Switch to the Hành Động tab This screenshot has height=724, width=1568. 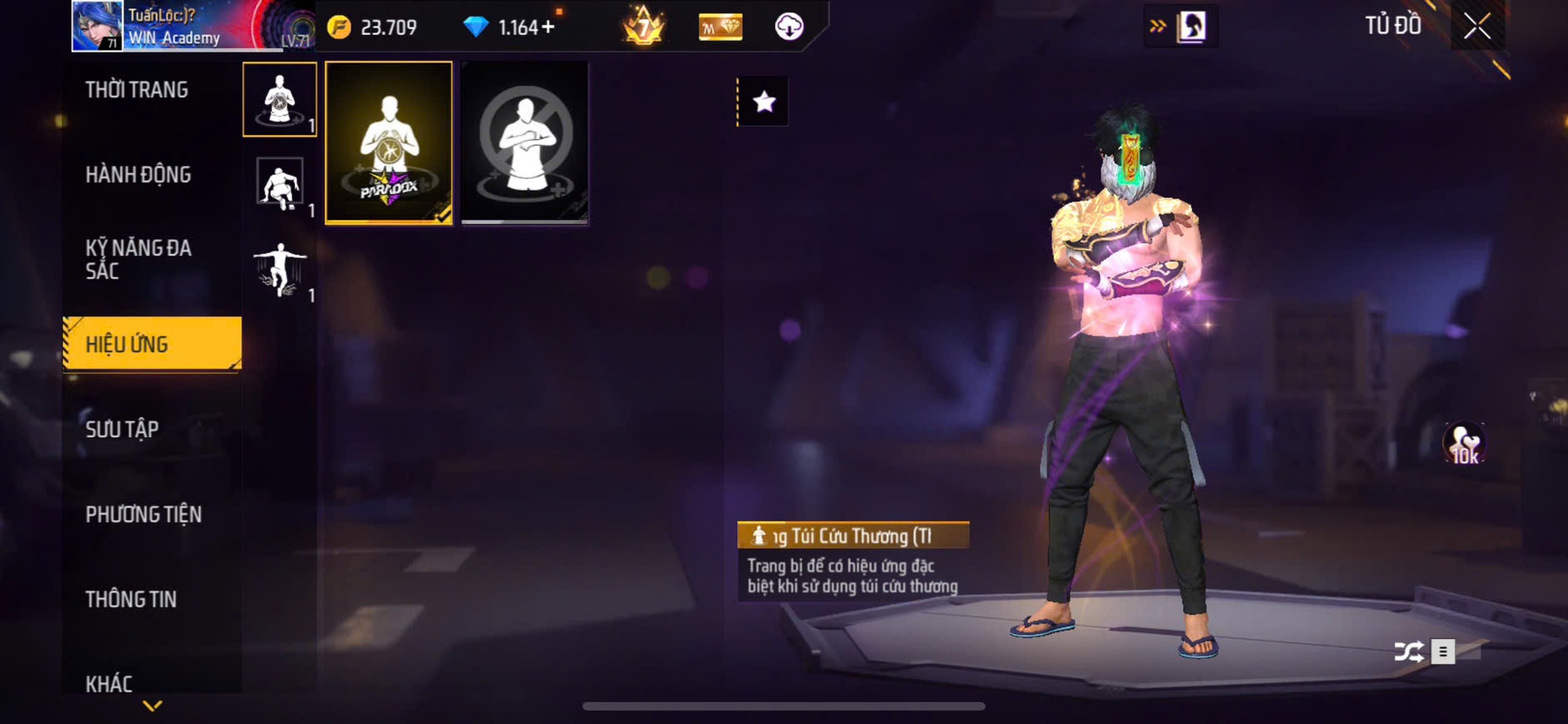tap(138, 175)
